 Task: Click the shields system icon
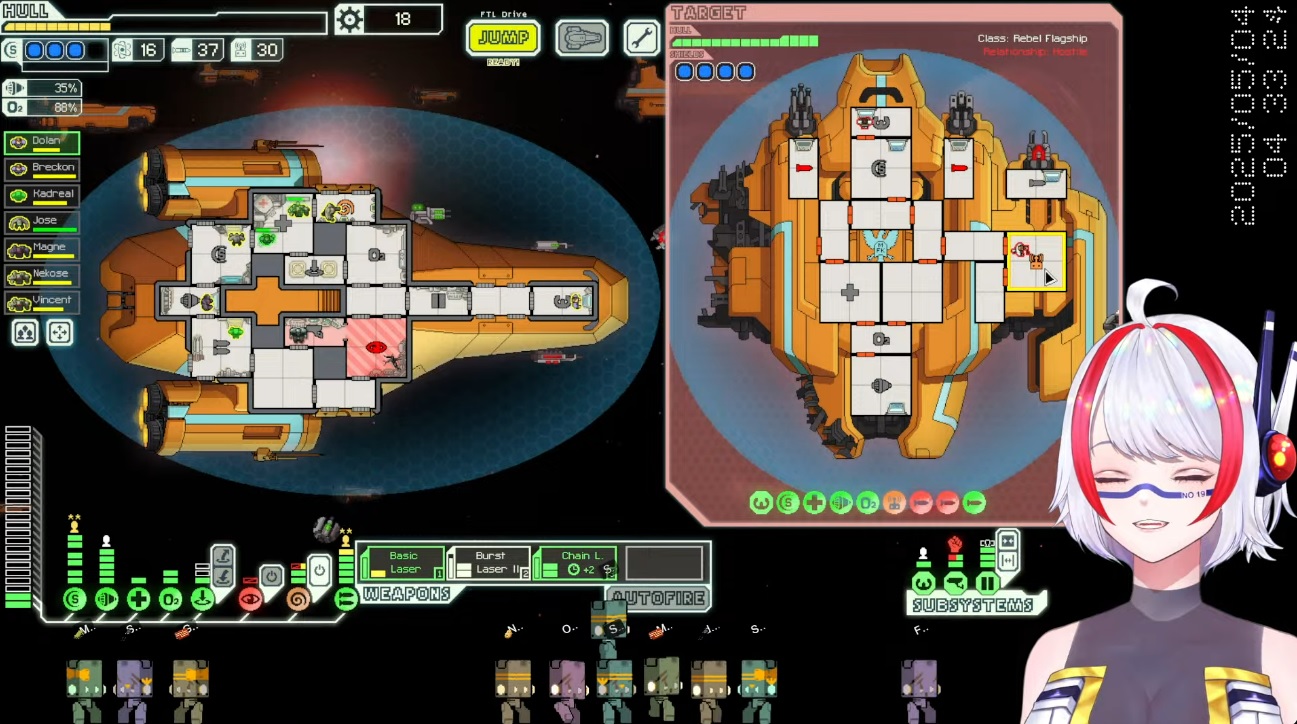click(74, 599)
